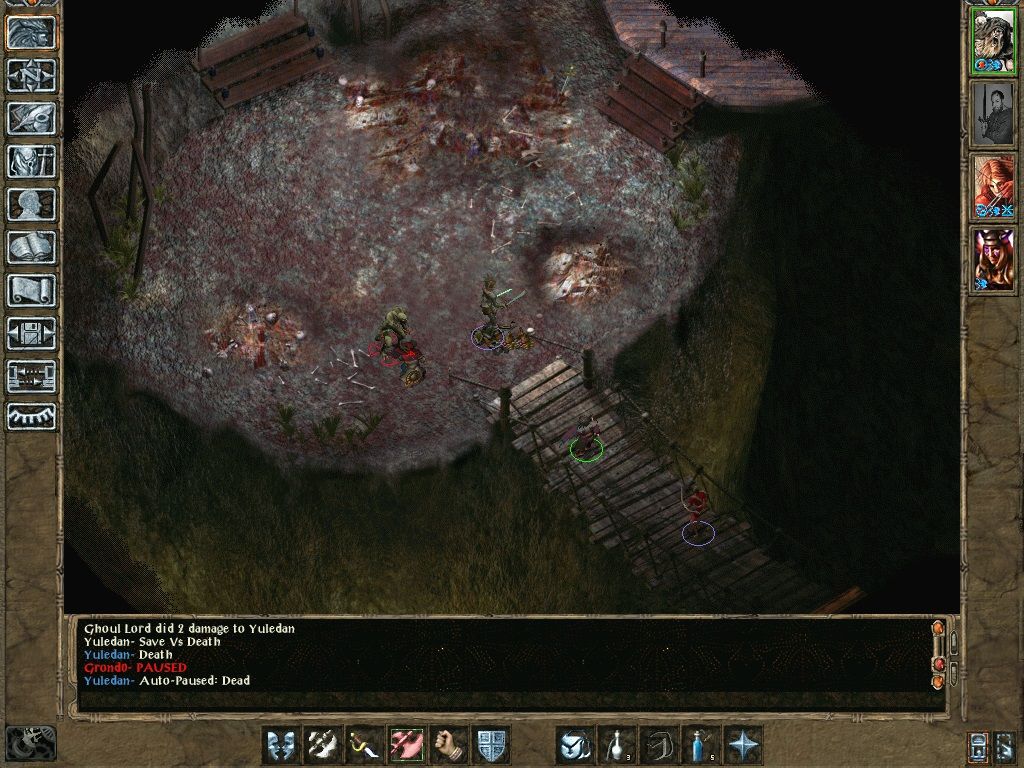Open the area map with the compass icon
Image resolution: width=1024 pixels, height=768 pixels.
[x=31, y=75]
